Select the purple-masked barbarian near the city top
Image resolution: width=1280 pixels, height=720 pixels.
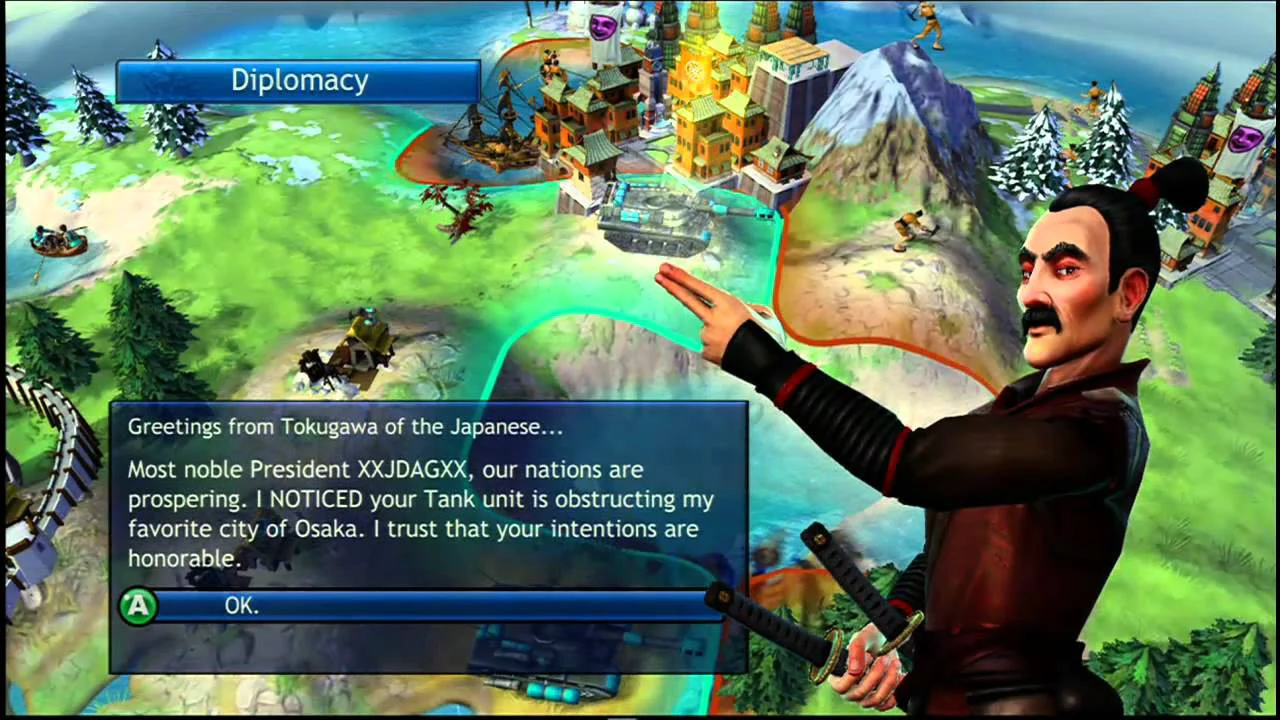click(600, 25)
